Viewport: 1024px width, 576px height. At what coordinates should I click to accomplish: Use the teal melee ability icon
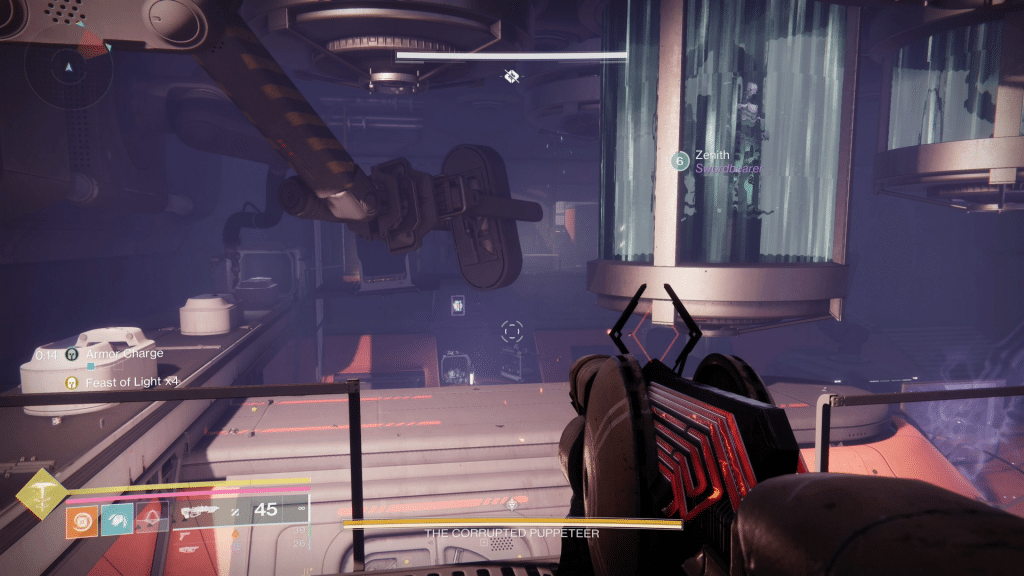[115, 518]
